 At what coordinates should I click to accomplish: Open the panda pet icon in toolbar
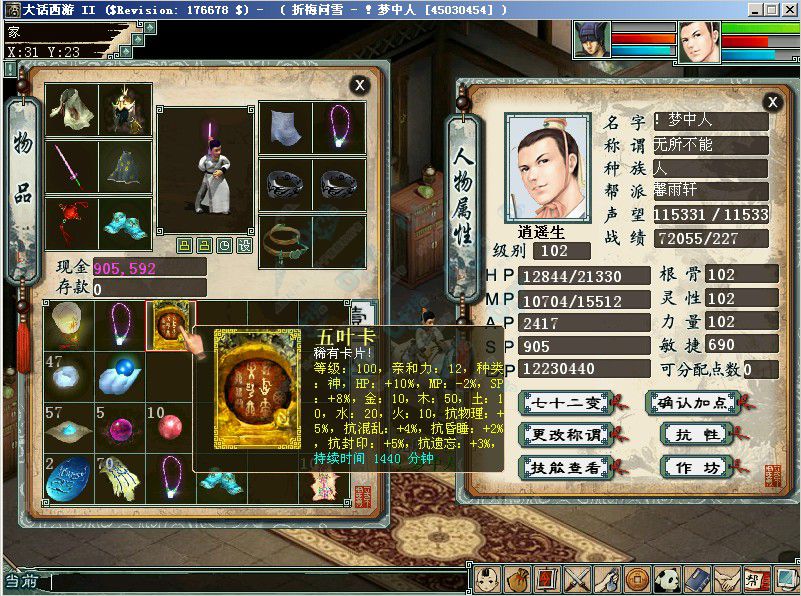(666, 579)
